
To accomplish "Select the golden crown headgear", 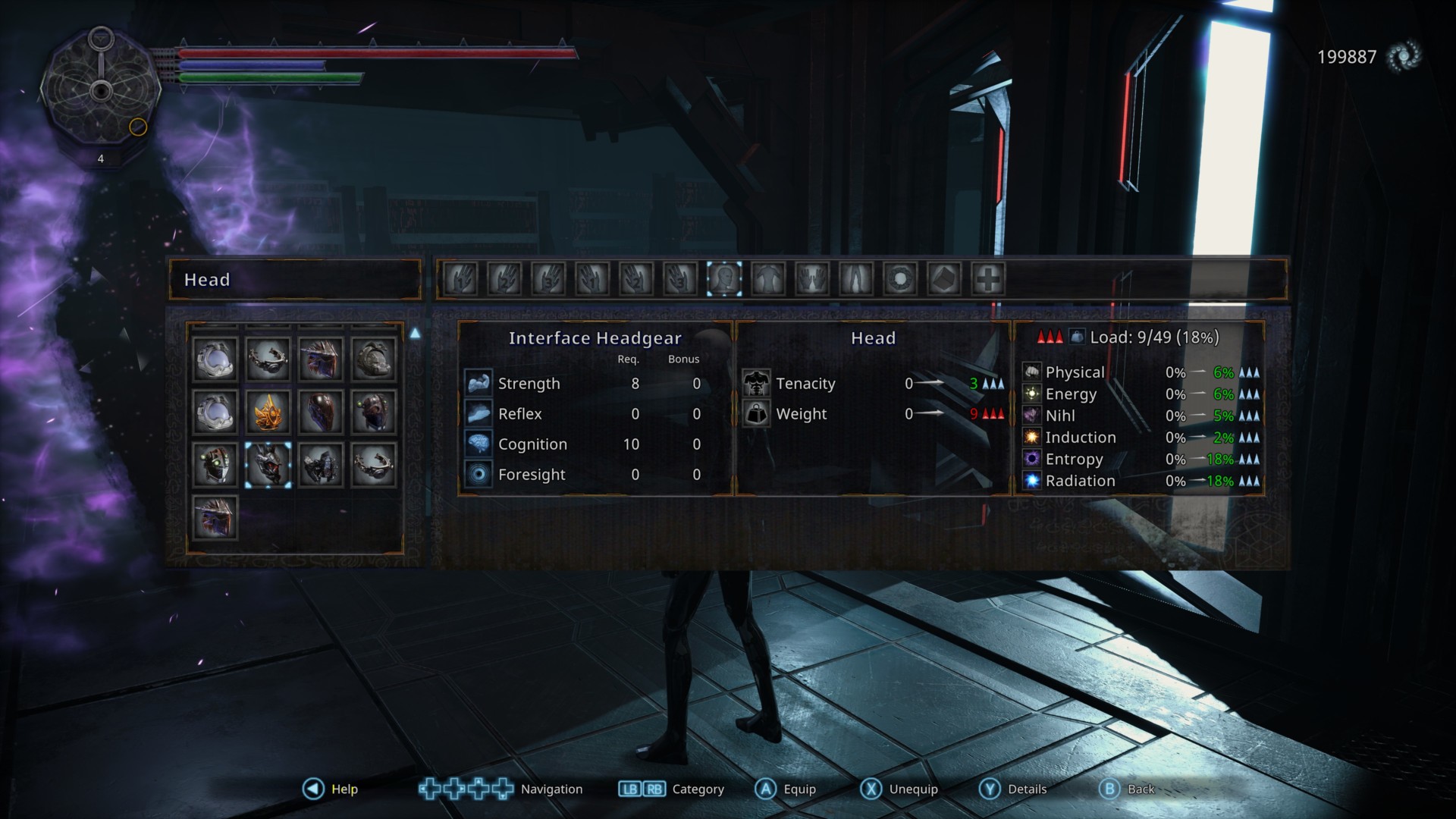I will click(268, 412).
